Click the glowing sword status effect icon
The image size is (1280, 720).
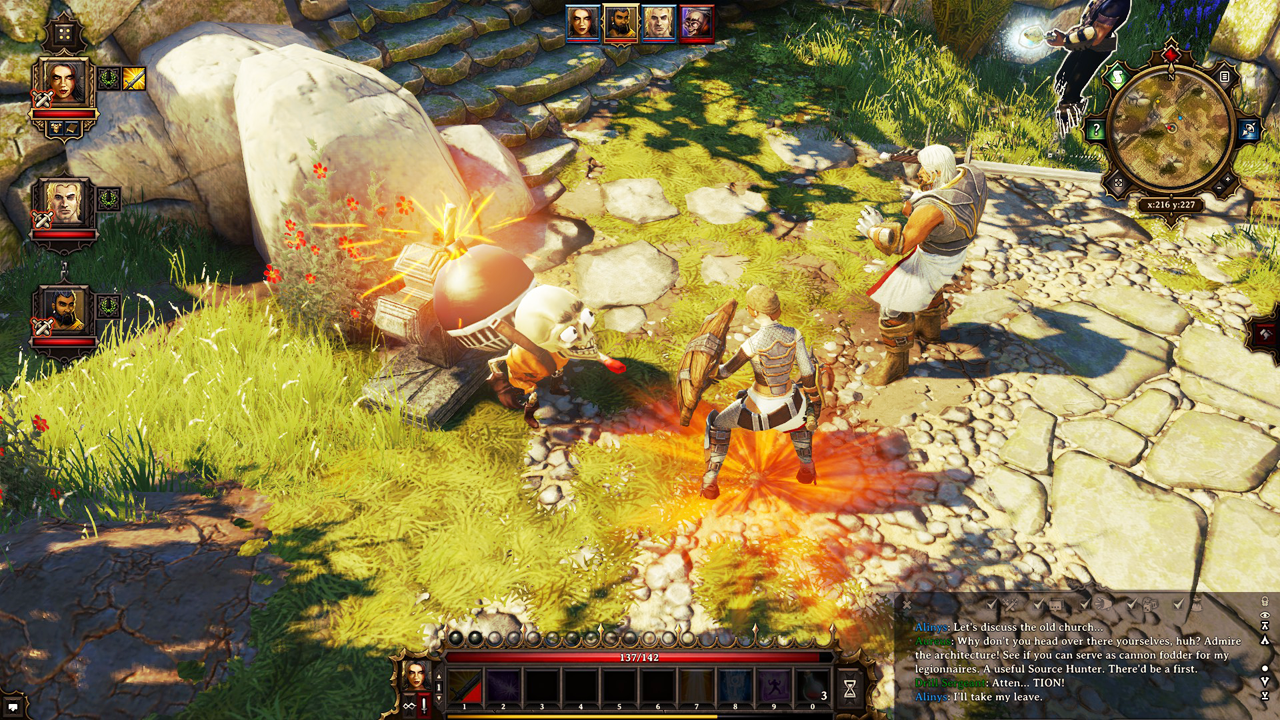point(134,78)
